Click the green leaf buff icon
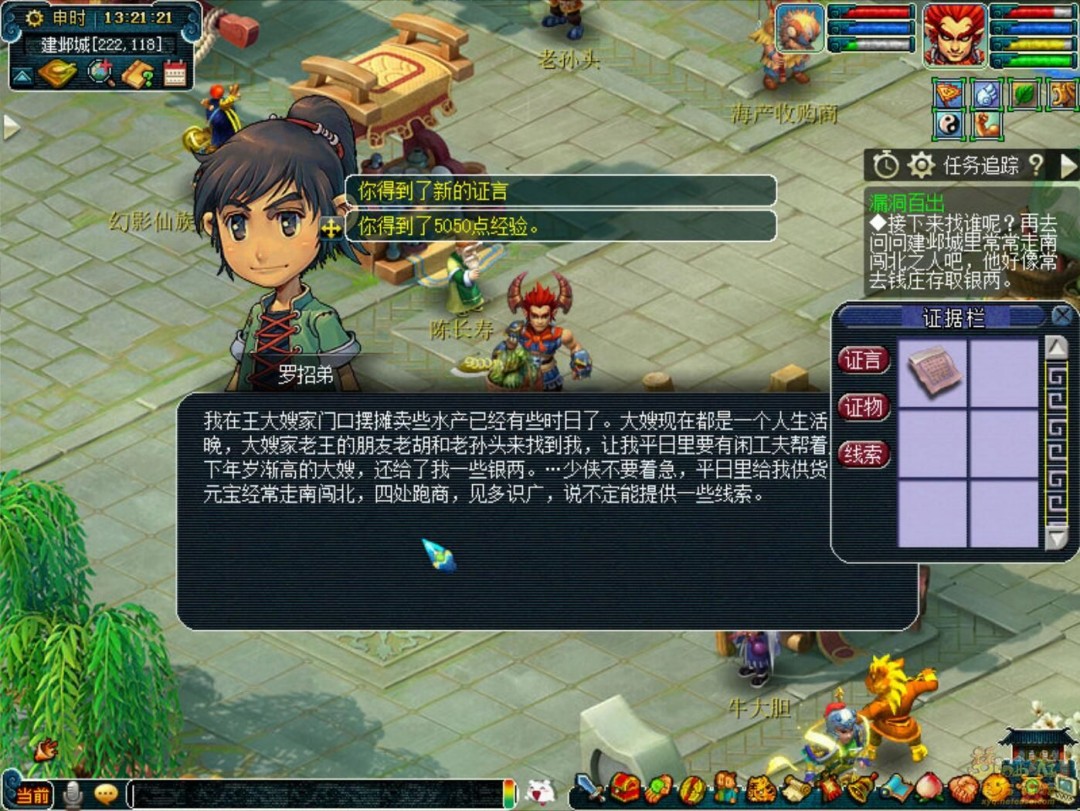The height and width of the screenshot is (811, 1080). coord(1026,94)
